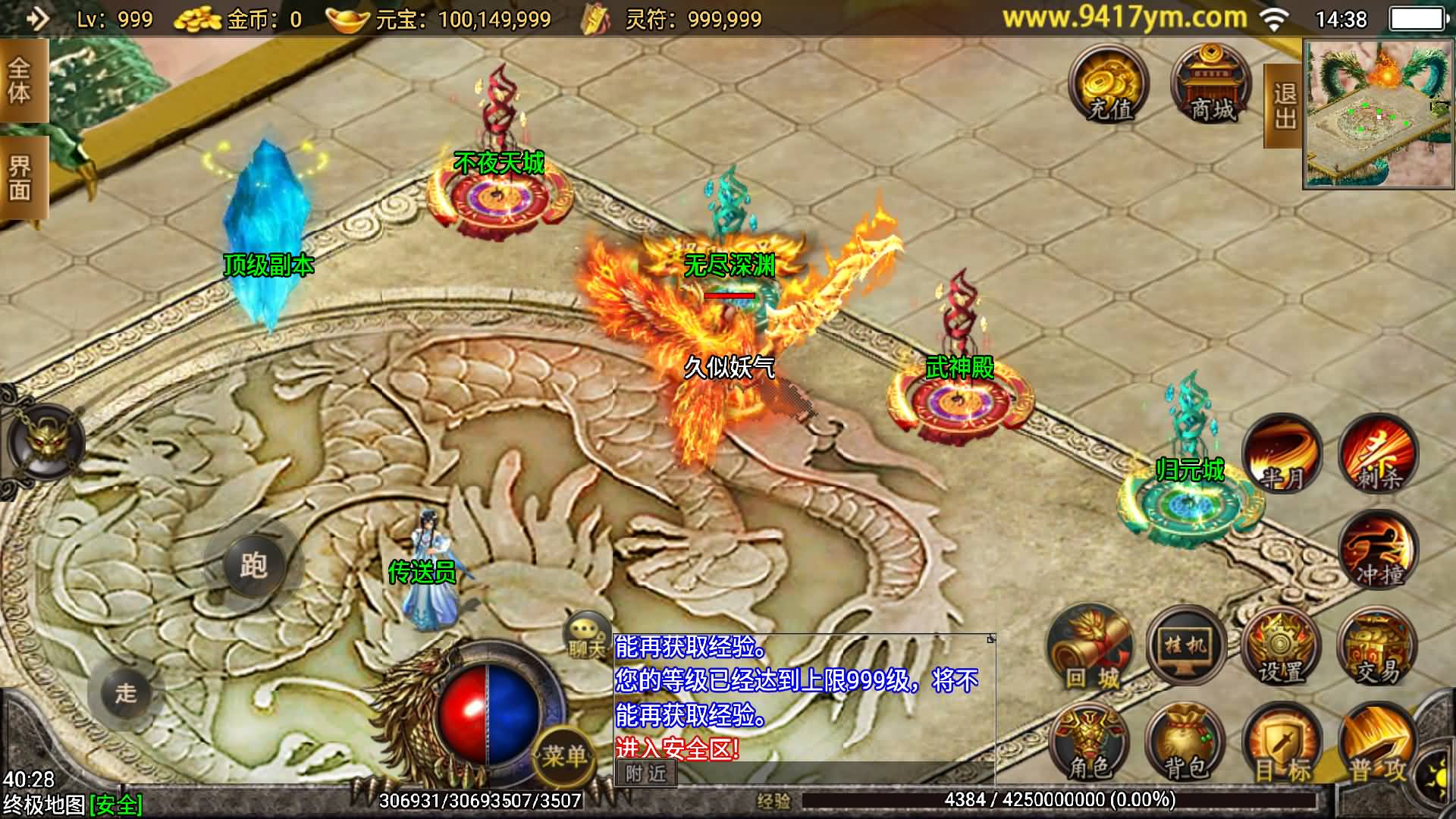Click the 退出 exit tab
1456x819 pixels.
[x=1283, y=106]
